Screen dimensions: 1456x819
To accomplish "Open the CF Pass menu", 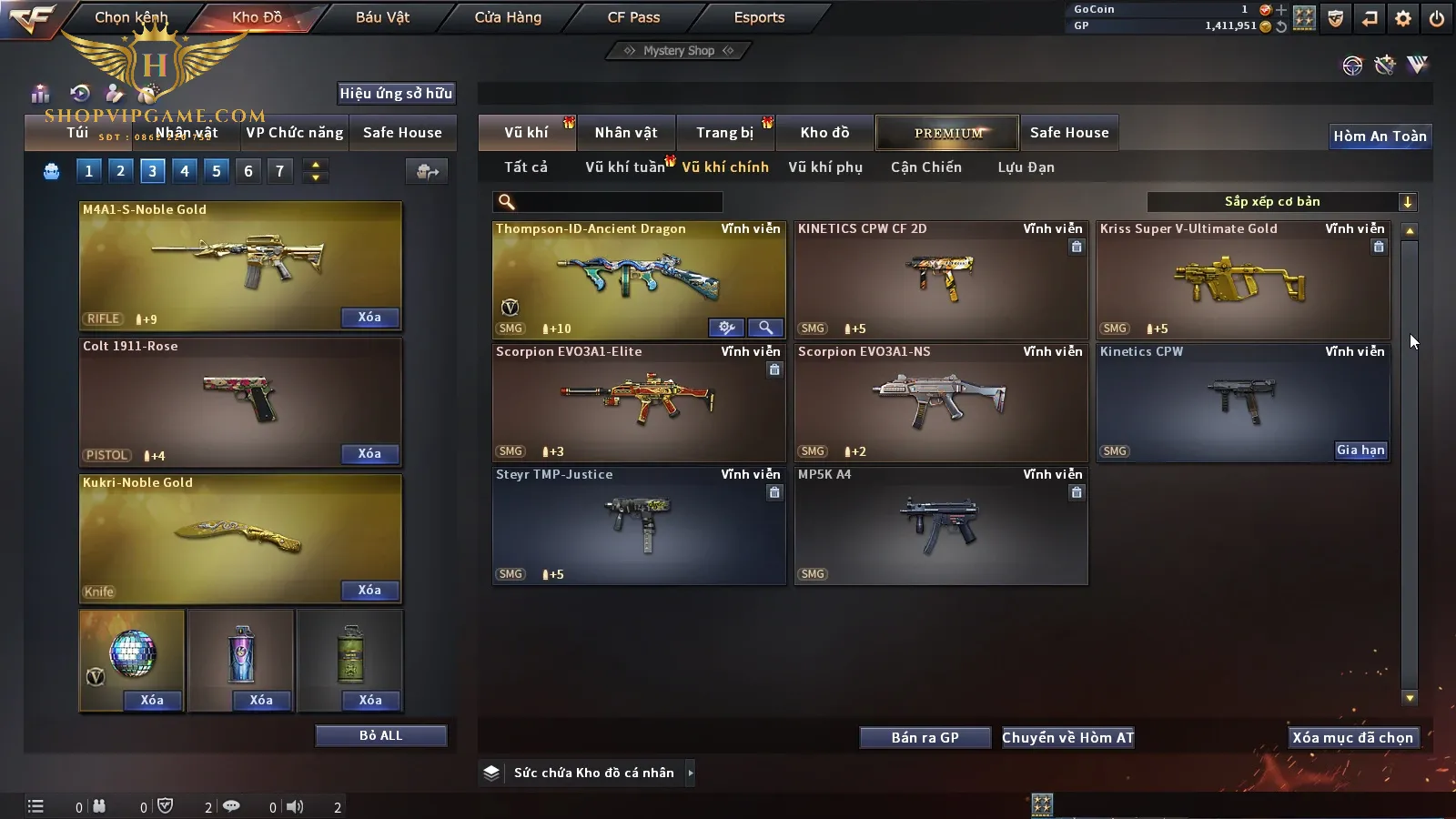I will [633, 17].
